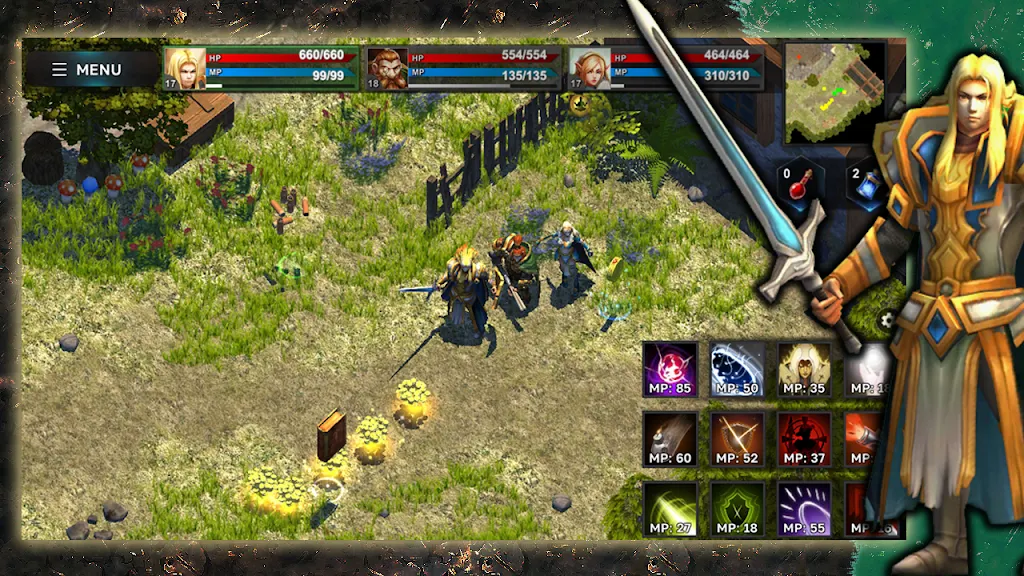Cast the purple orb skill costing 85 MP
This screenshot has height=576, width=1024.
pyautogui.click(x=669, y=369)
